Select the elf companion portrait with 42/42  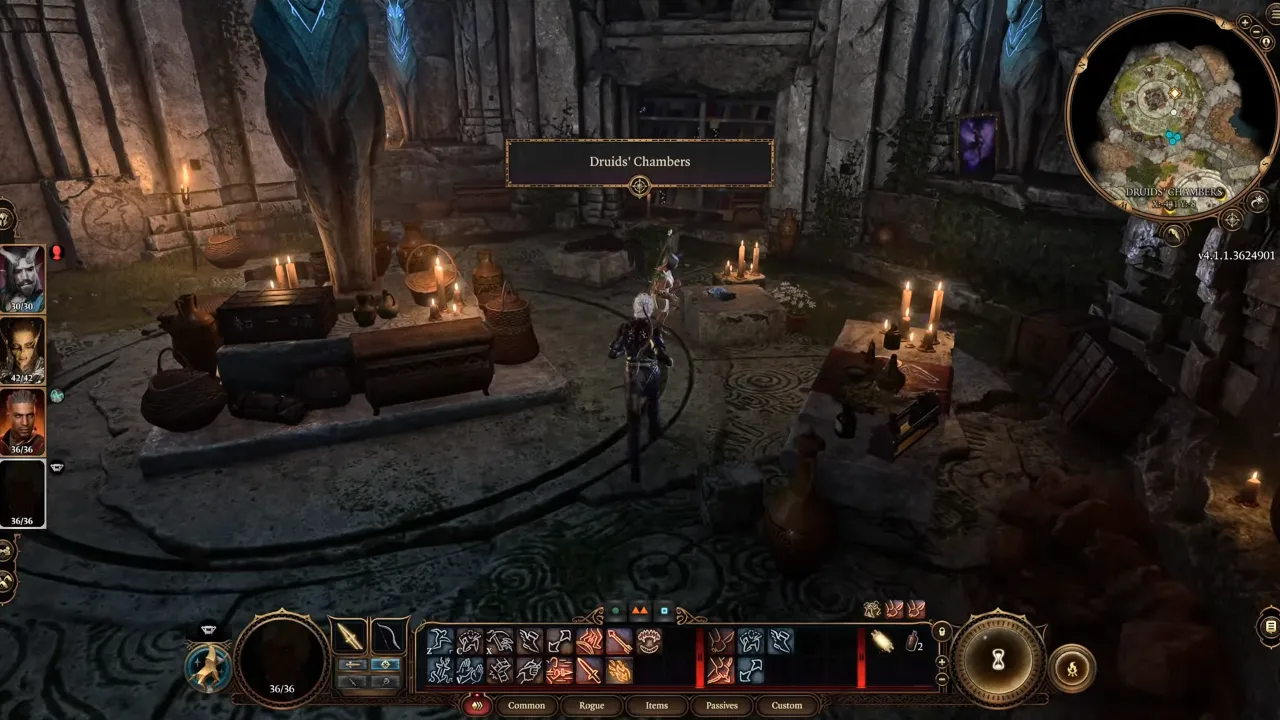pyautogui.click(x=22, y=348)
